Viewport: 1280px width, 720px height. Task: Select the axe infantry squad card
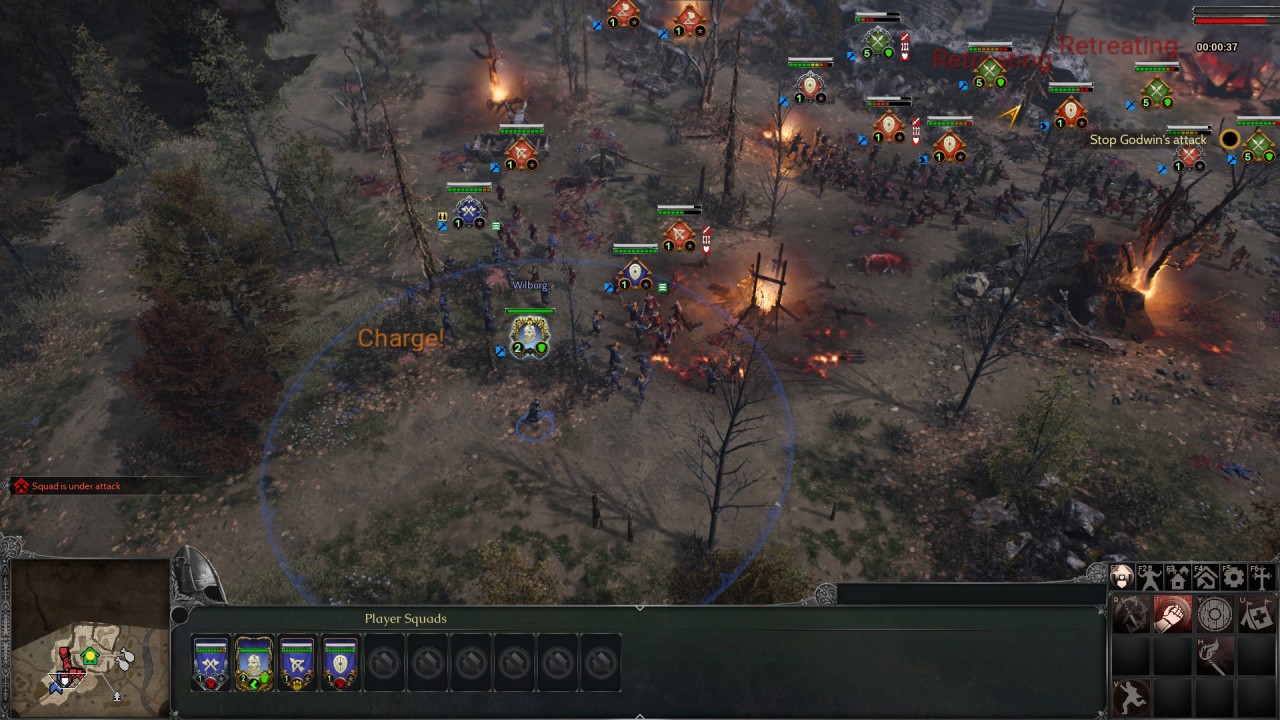click(x=211, y=664)
